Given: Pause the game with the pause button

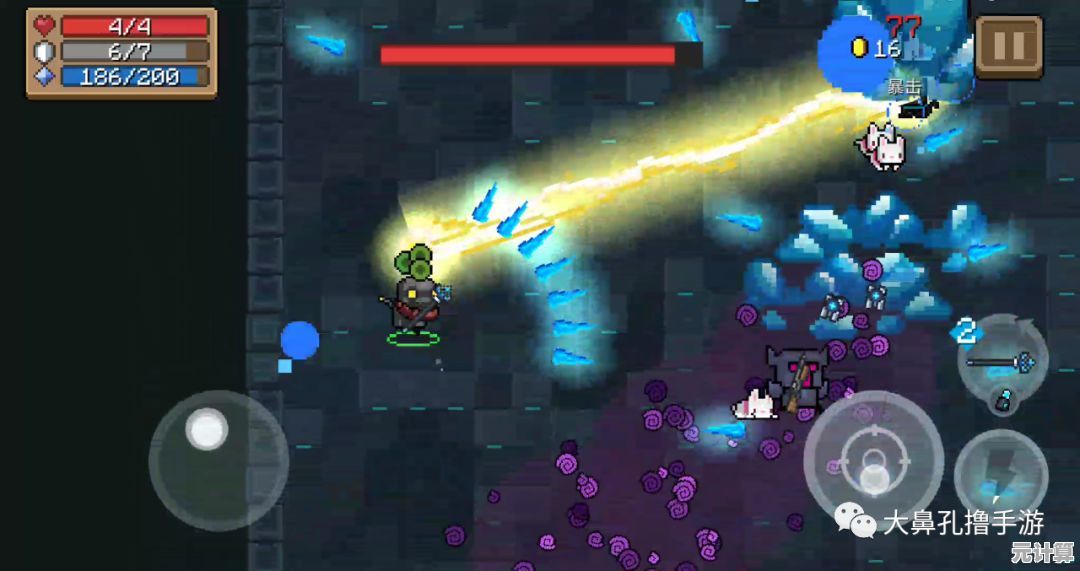Looking at the screenshot, I should (x=1008, y=46).
